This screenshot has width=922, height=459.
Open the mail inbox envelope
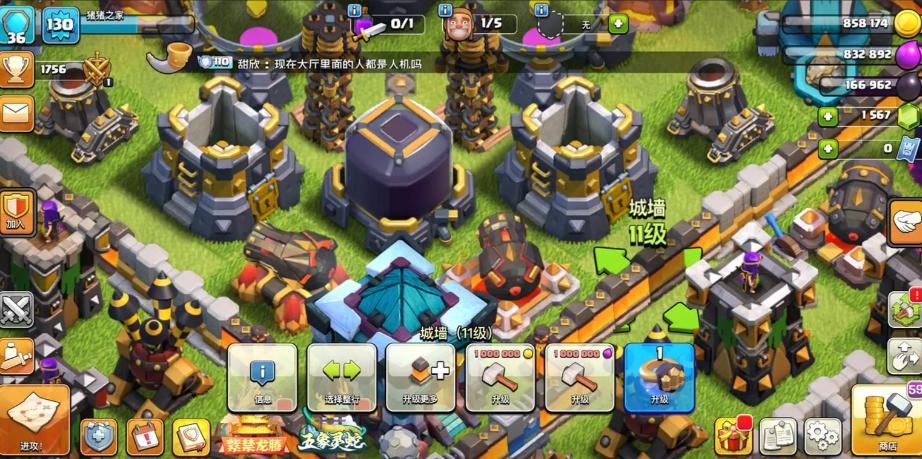[17, 112]
